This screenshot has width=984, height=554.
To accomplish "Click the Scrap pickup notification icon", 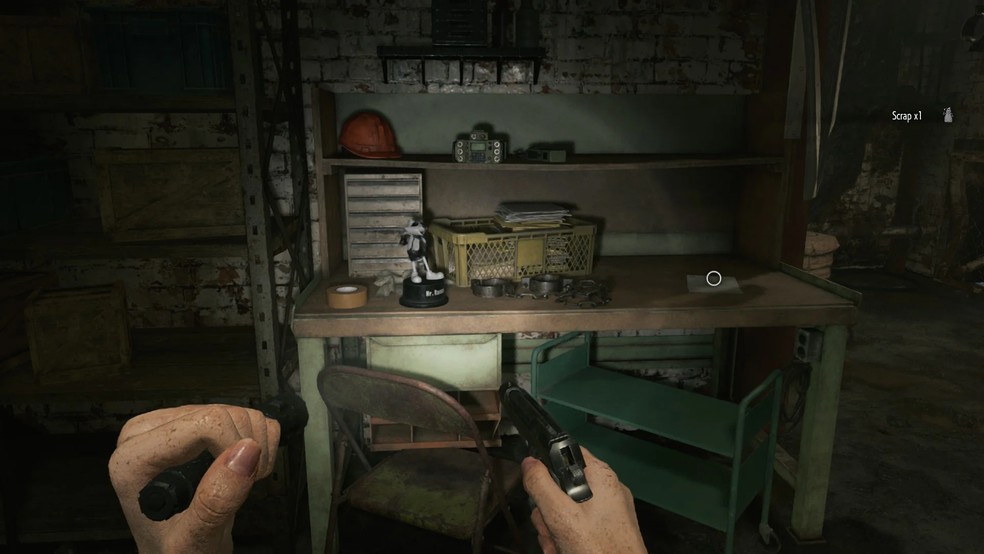I will tap(946, 116).
